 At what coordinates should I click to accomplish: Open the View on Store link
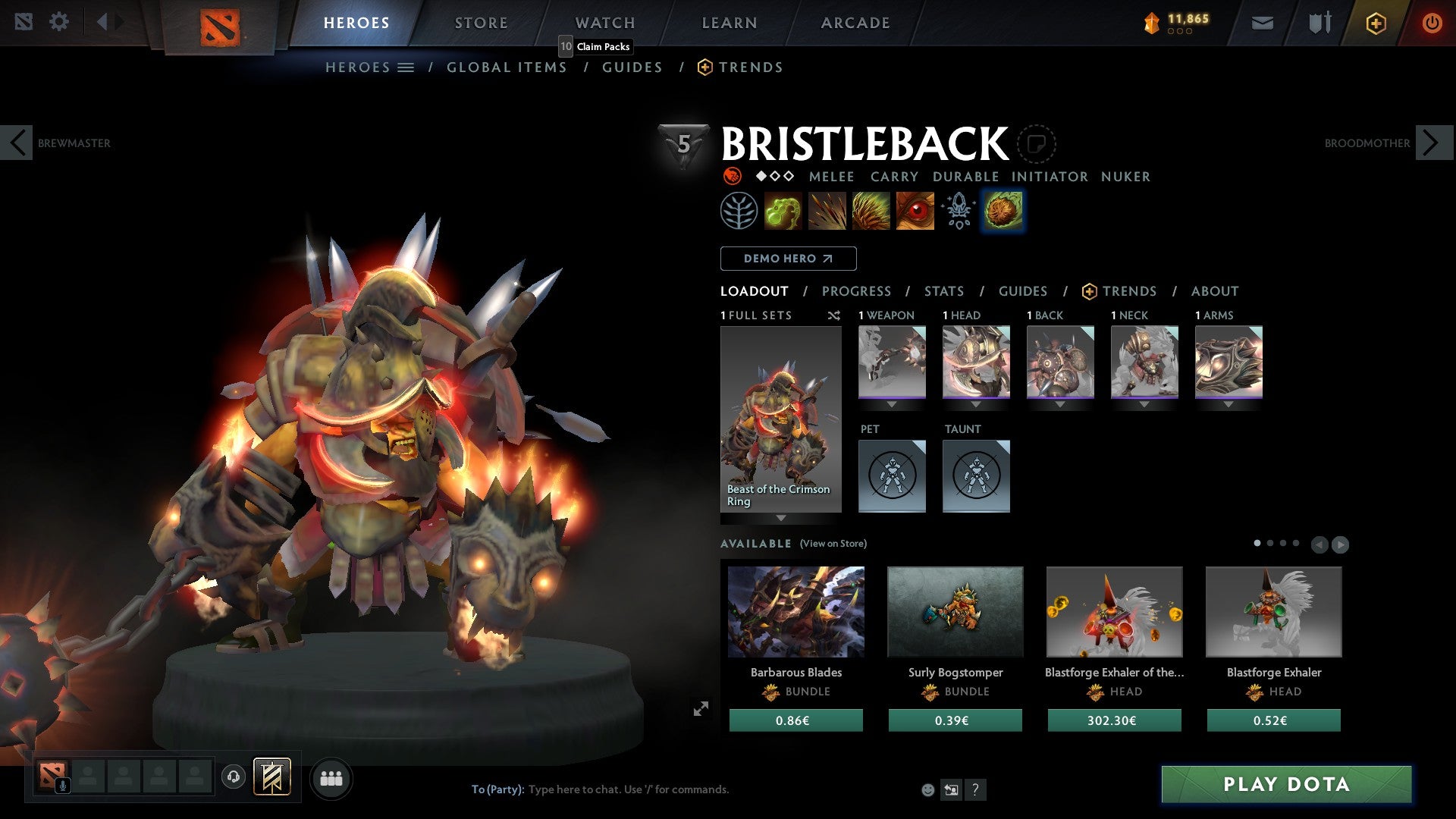pos(832,544)
